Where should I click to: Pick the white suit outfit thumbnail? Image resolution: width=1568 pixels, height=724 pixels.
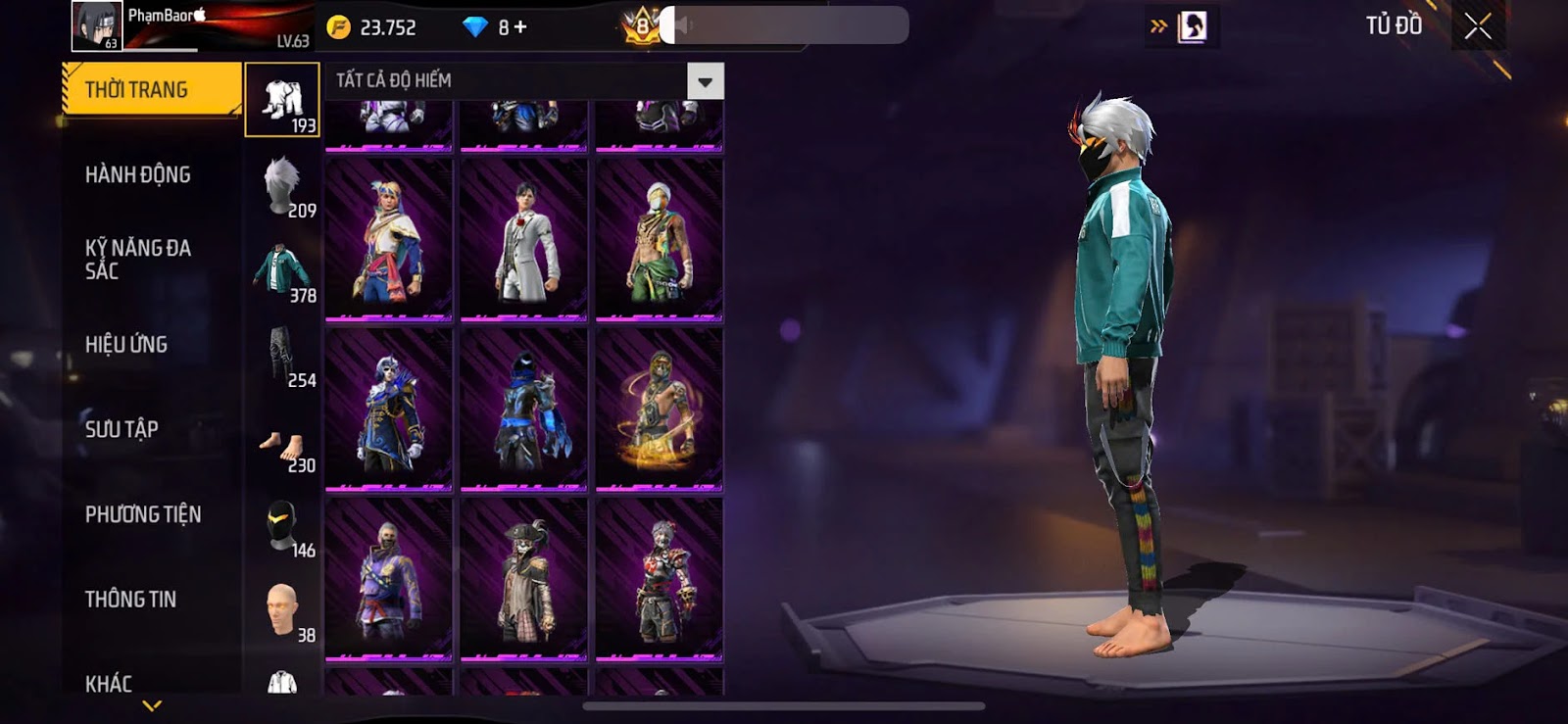pos(524,240)
